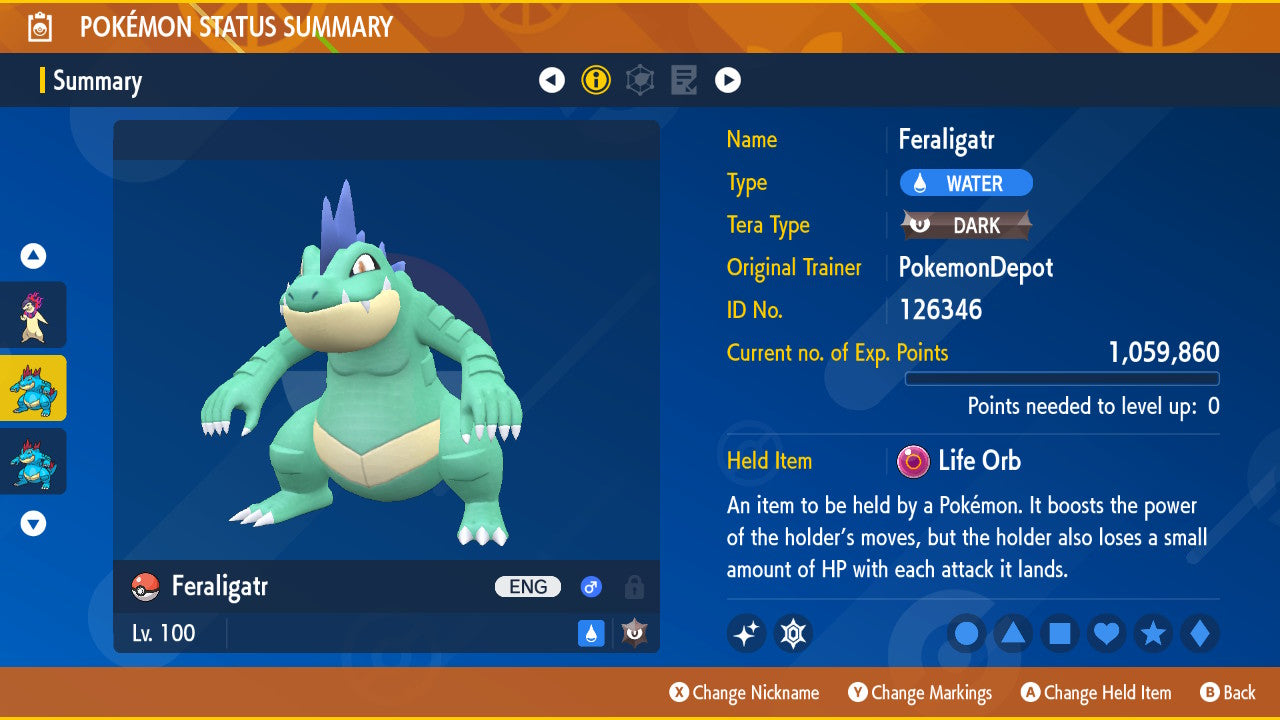Toggle the diamond marking
Screen dimensions: 1280x720
(x=1199, y=633)
